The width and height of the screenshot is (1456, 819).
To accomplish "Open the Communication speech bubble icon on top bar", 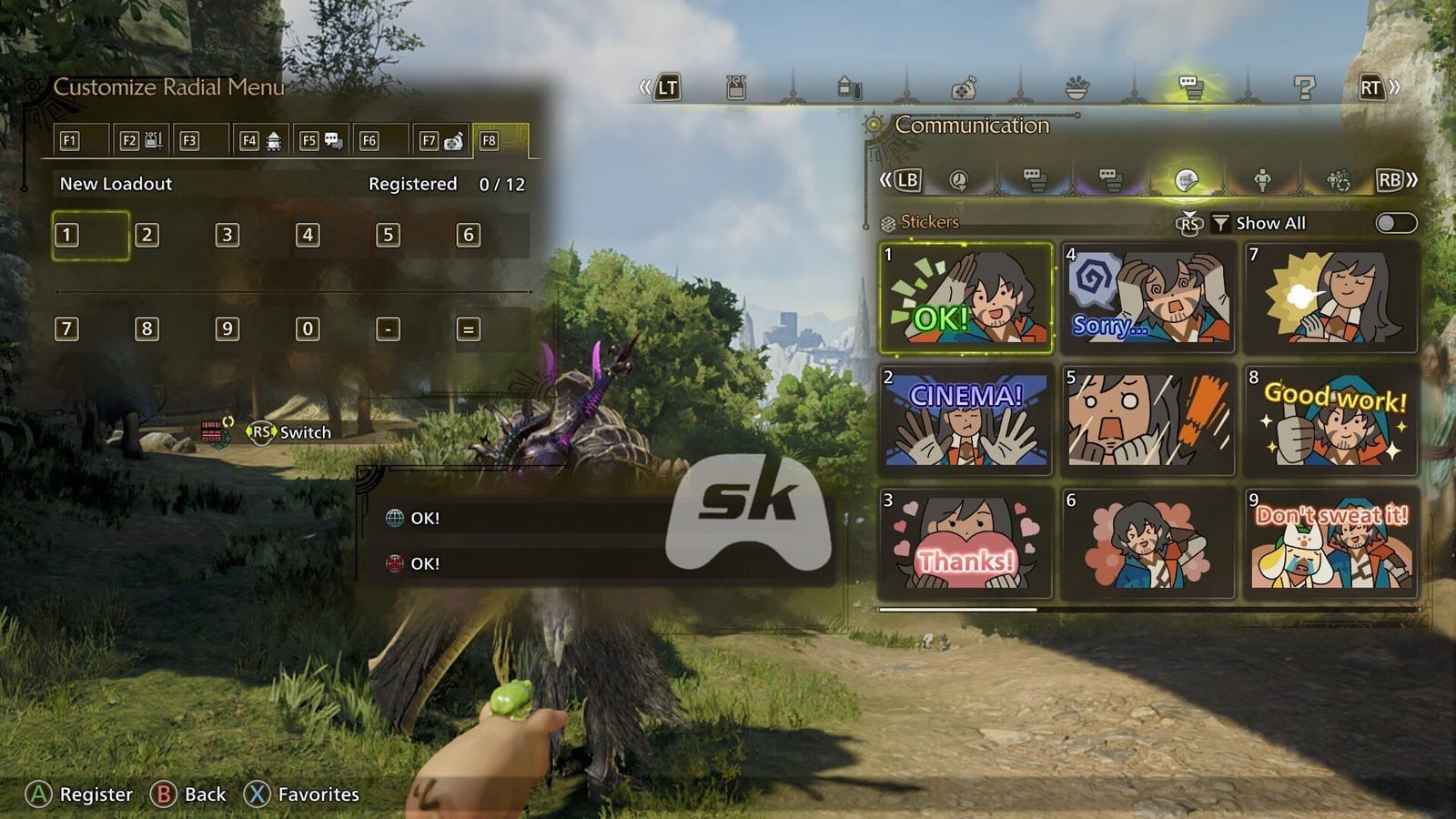I will [1192, 88].
